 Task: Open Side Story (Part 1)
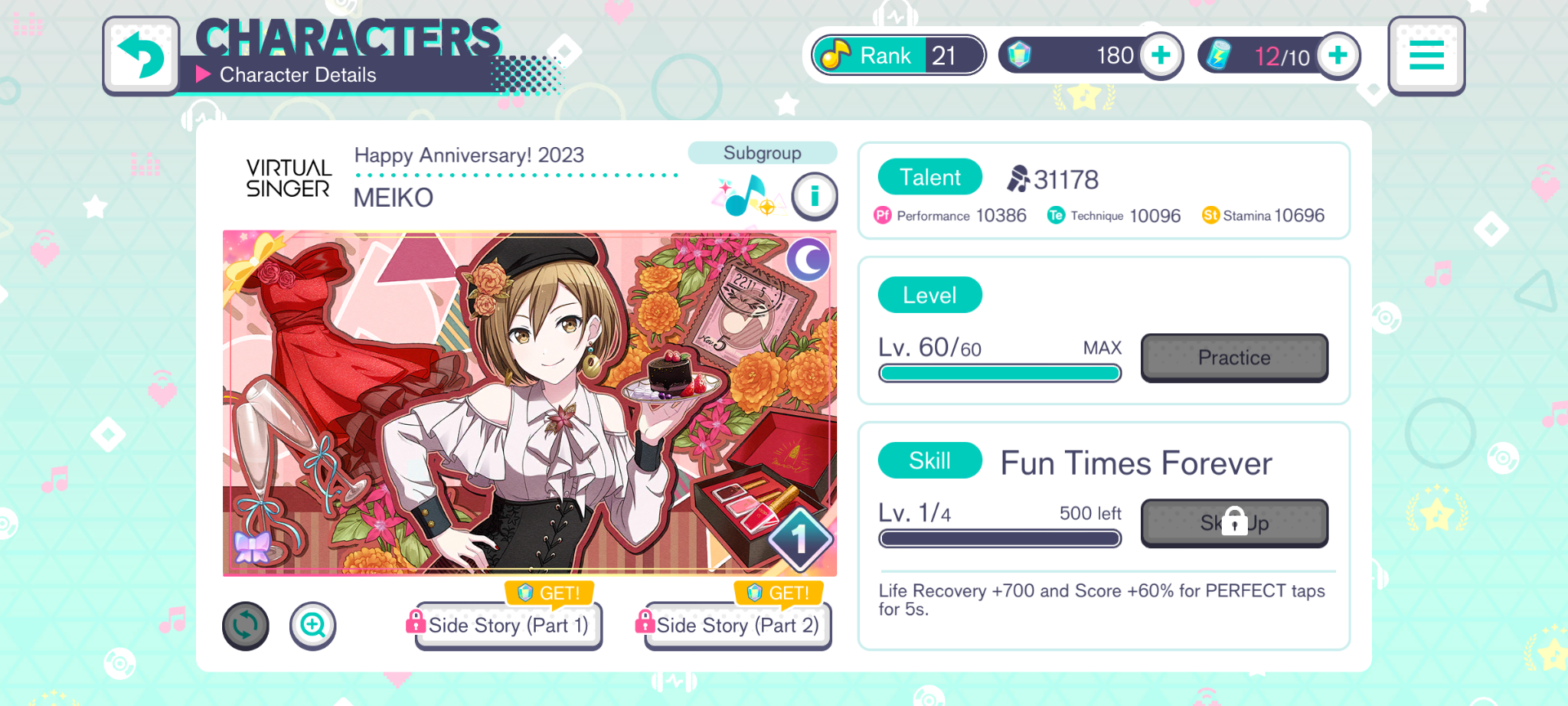click(507, 625)
